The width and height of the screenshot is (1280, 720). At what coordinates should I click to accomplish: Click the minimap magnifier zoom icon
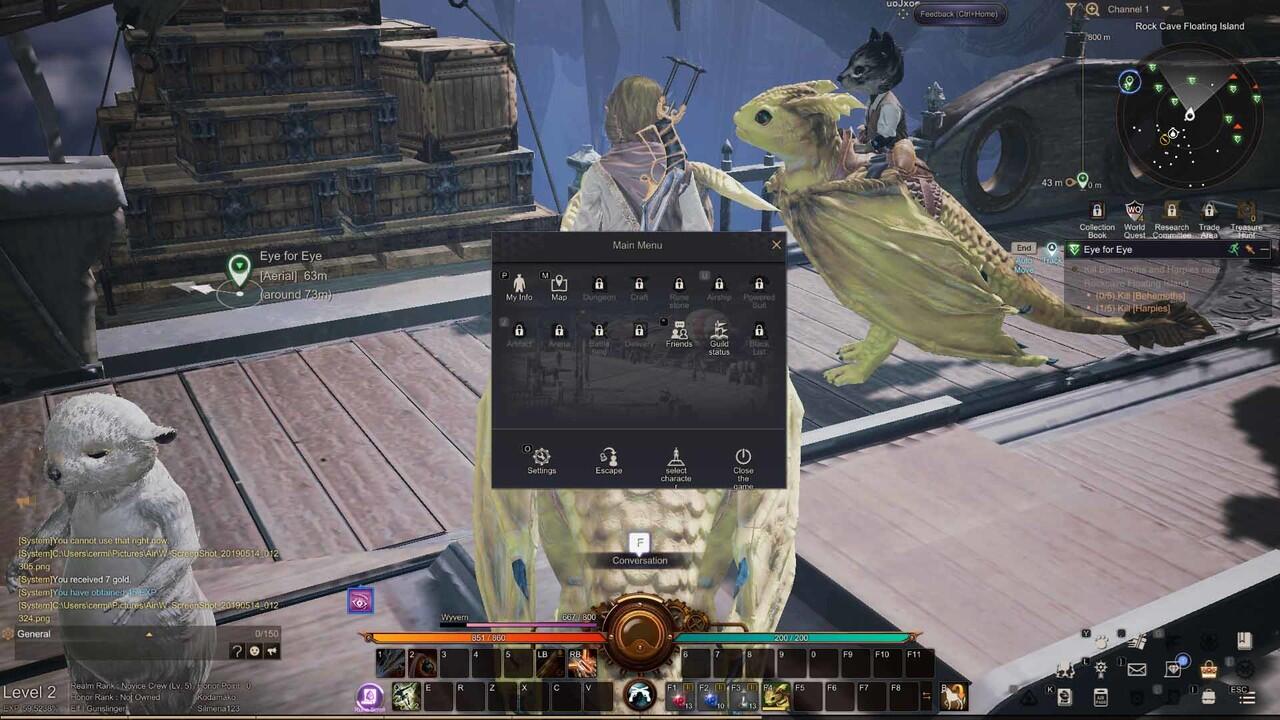tap(1092, 9)
